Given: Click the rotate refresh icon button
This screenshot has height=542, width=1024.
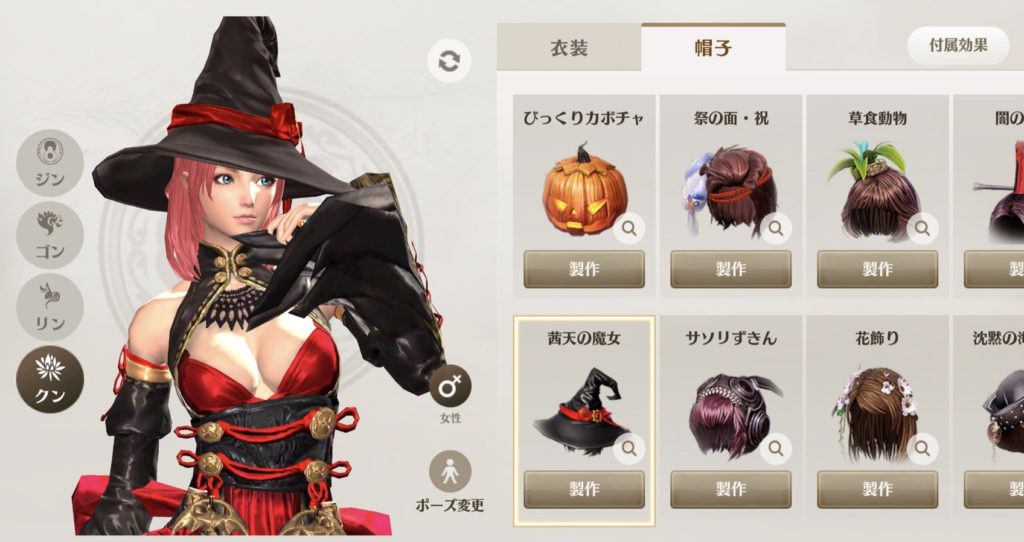Looking at the screenshot, I should (x=449, y=61).
